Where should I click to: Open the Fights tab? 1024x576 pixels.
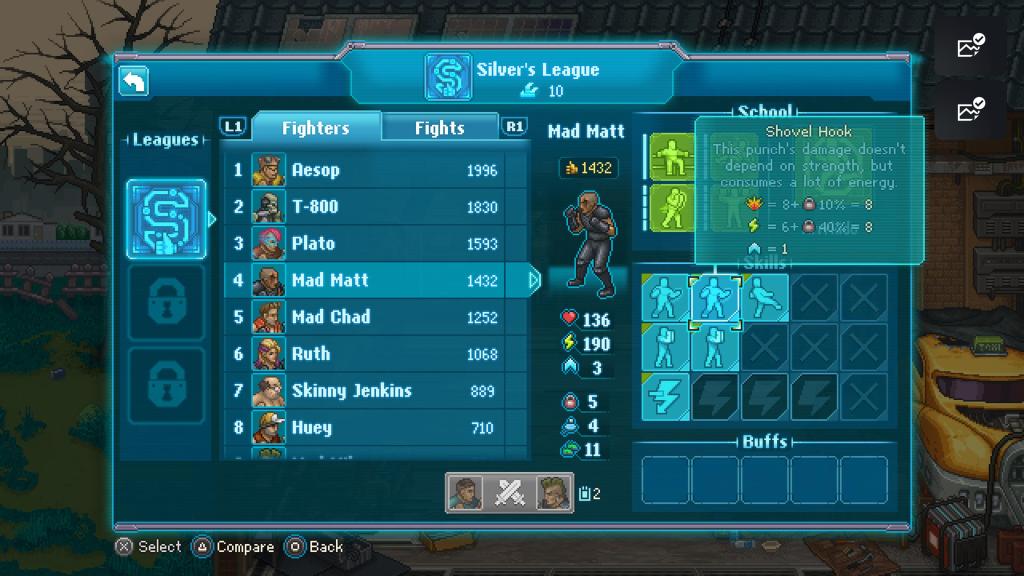[x=440, y=127]
